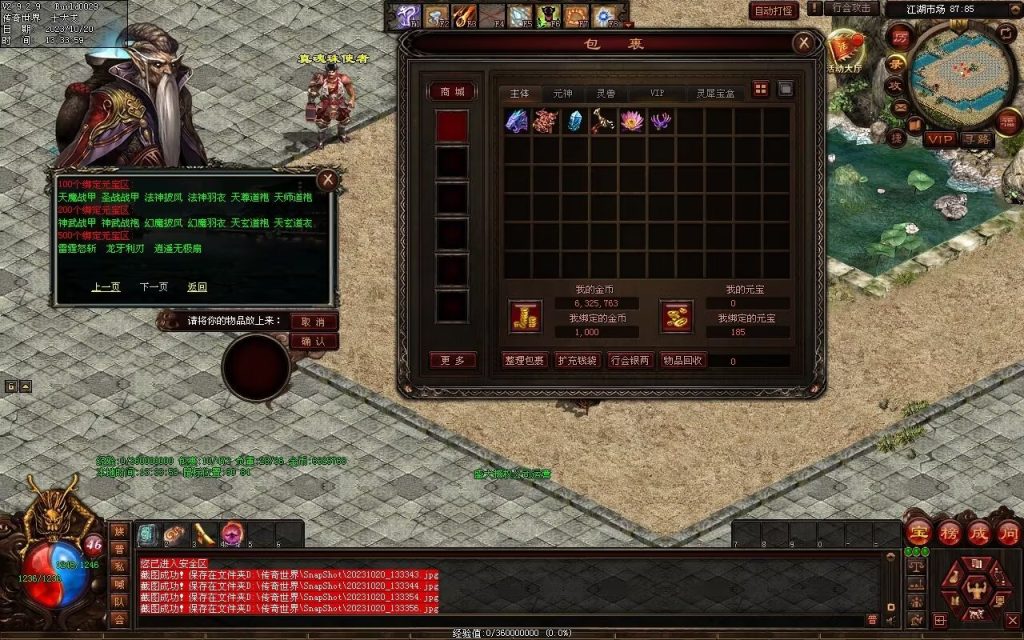Image resolution: width=1024 pixels, height=640 pixels.
Task: Close the NPC dialogue window
Action: [x=326, y=180]
